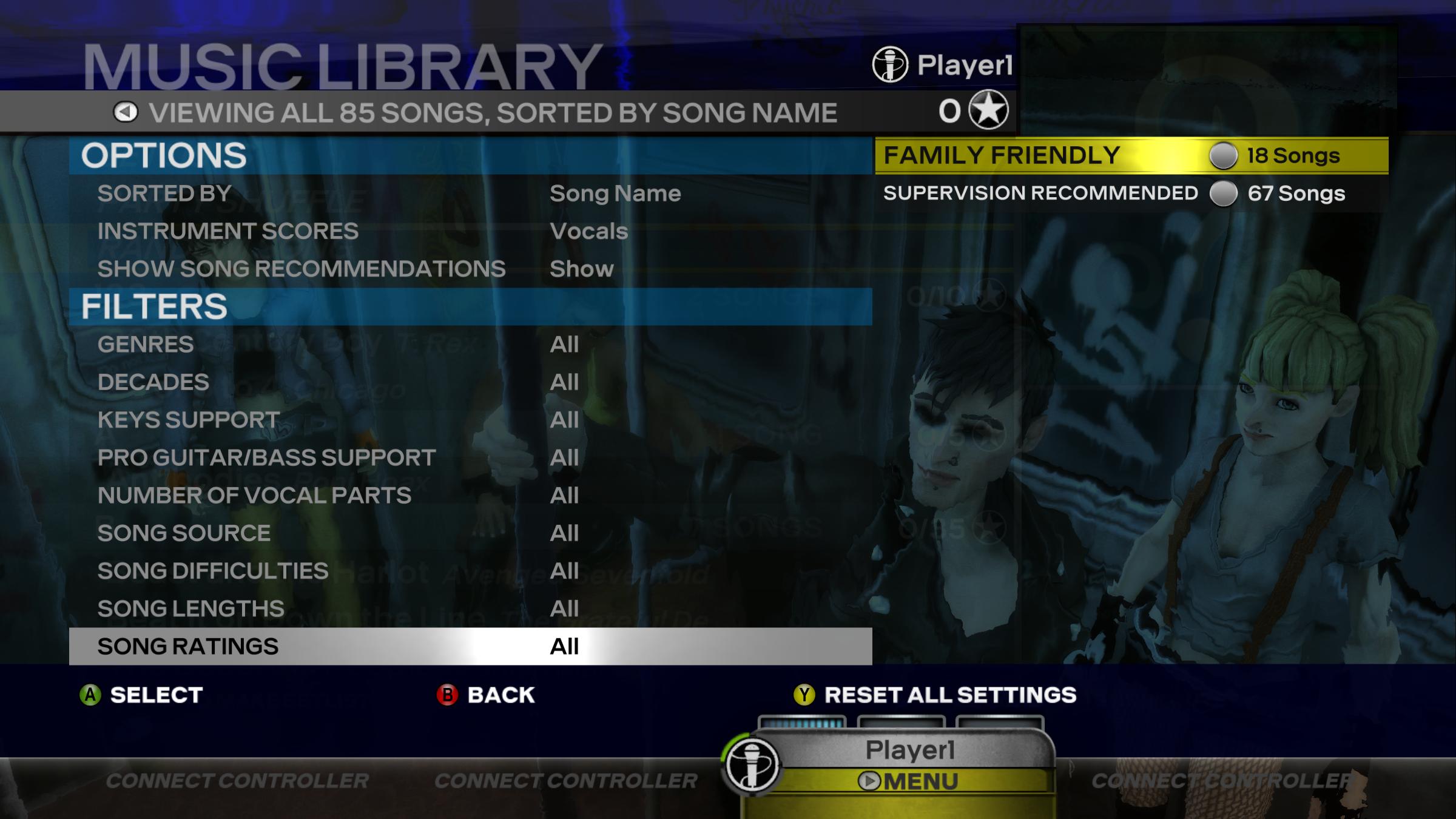The height and width of the screenshot is (819, 1456).
Task: Toggle Show Song Recommendations
Action: [x=470, y=269]
